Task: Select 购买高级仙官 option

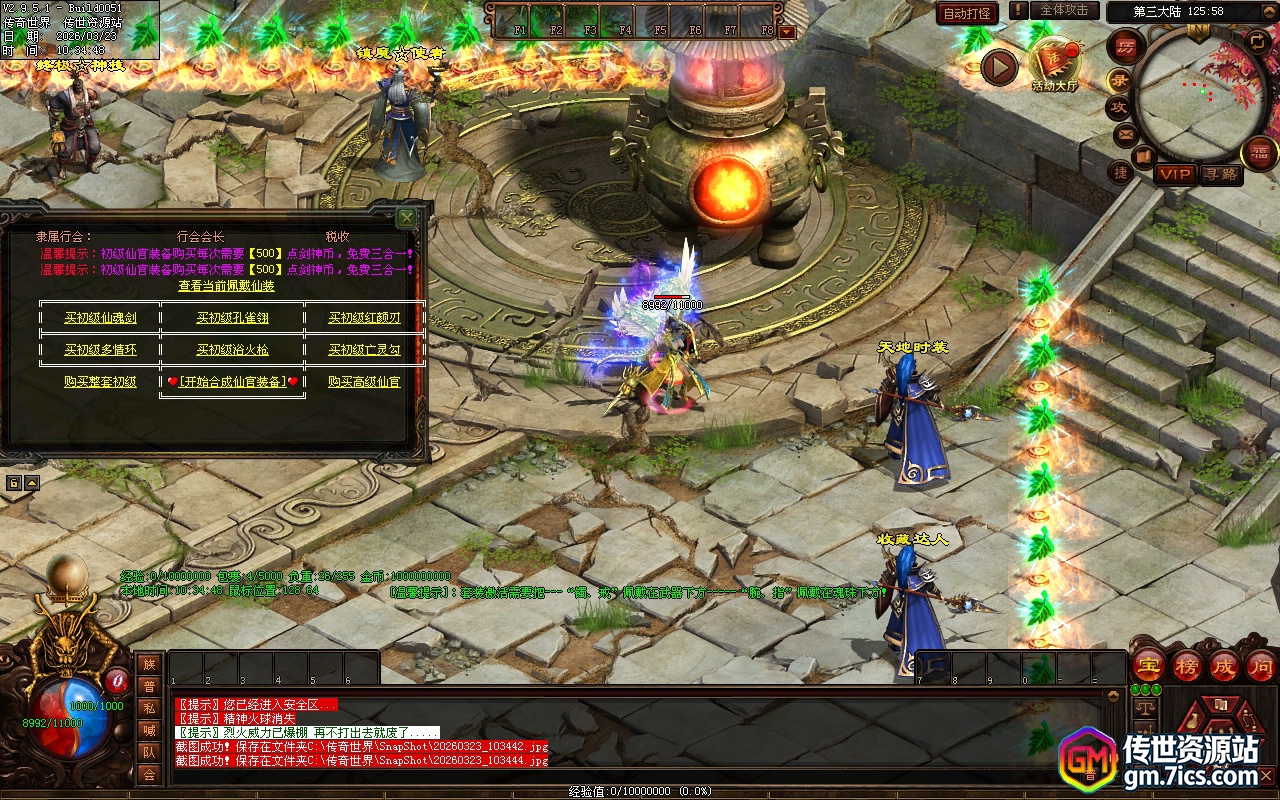Action: click(364, 382)
